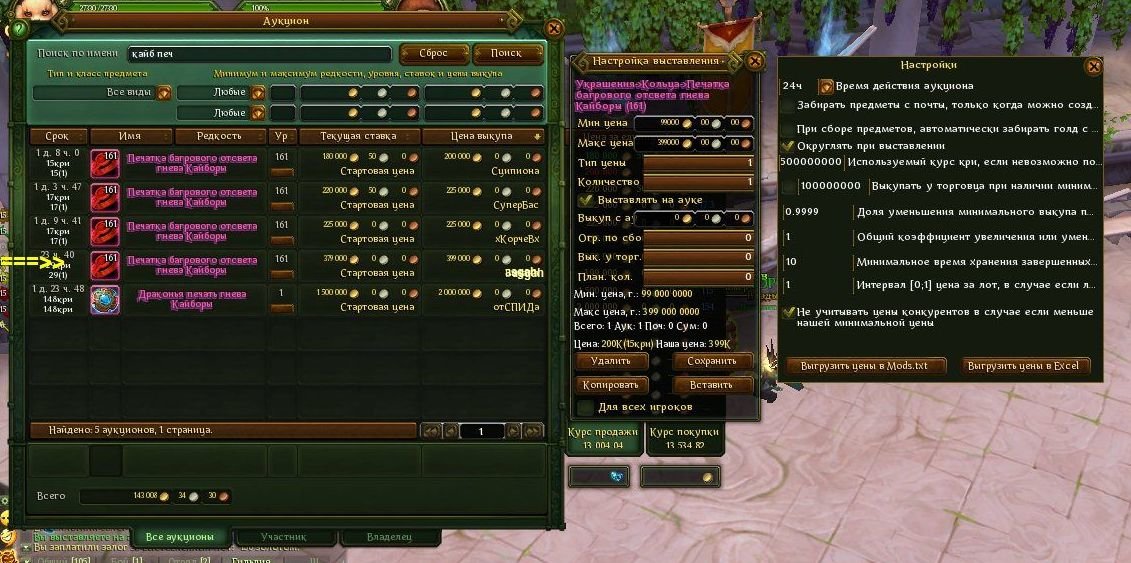Toggle the Выставлять на ауке checkbox
Screen dimensions: 1131x563
pos(587,200)
